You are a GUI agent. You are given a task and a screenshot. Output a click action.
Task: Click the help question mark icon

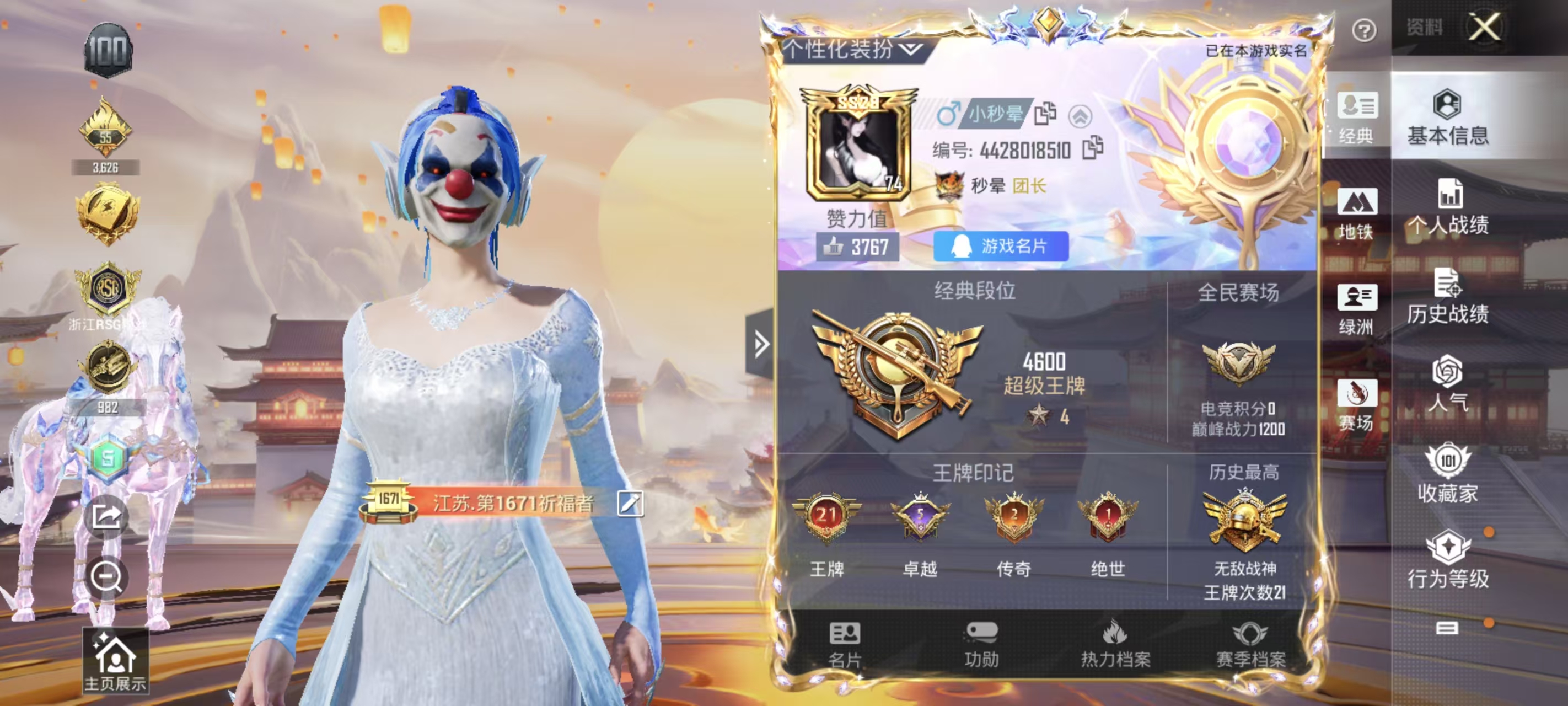click(1363, 30)
